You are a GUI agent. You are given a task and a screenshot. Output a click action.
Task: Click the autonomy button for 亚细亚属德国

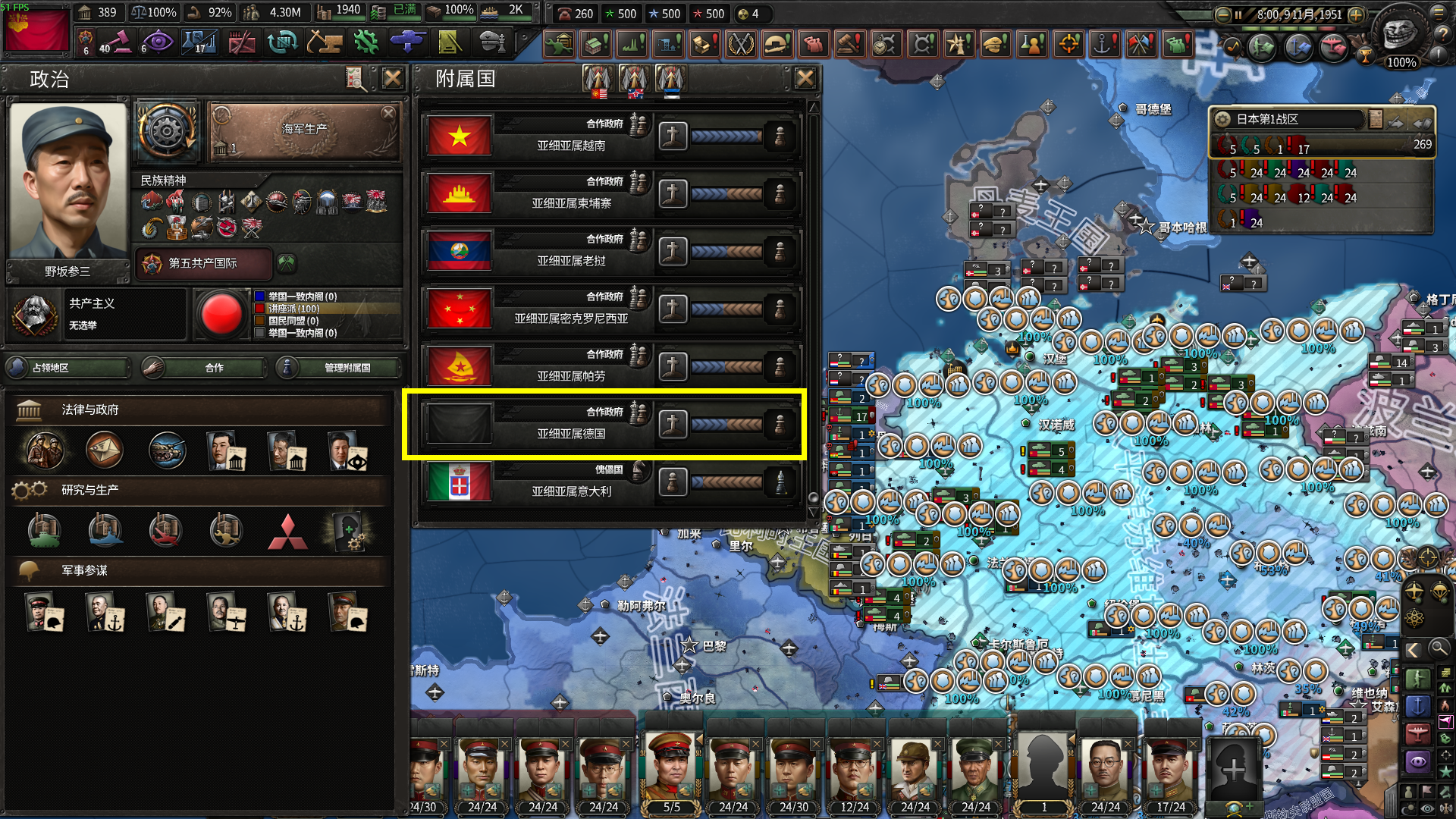click(x=673, y=424)
